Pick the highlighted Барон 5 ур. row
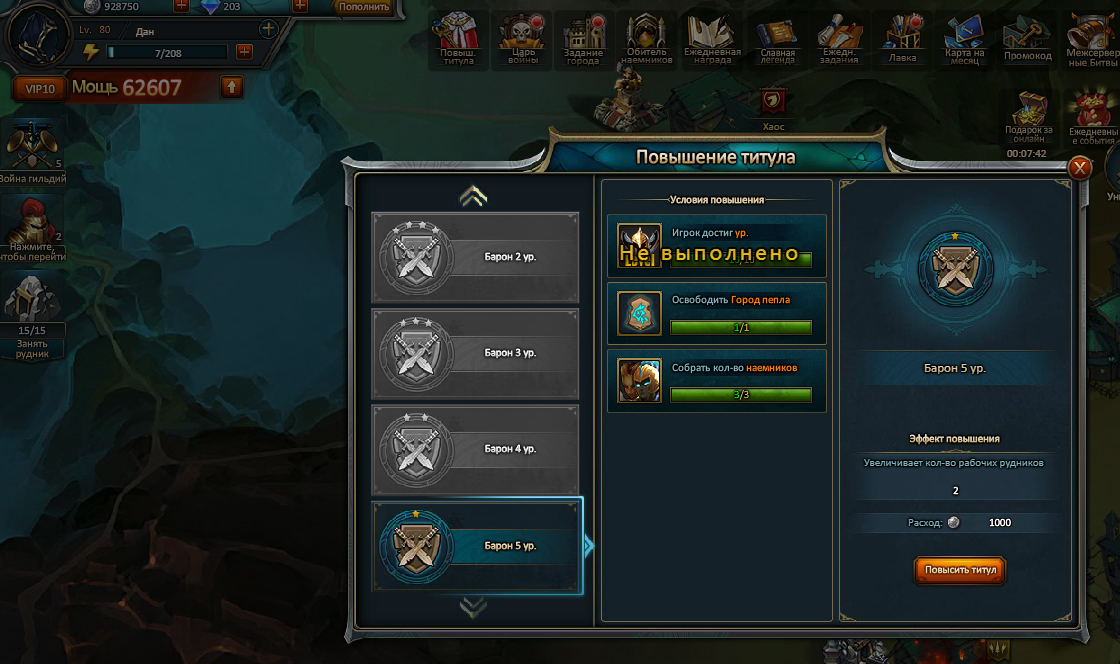Screen dimensions: 1120x664 [475, 546]
